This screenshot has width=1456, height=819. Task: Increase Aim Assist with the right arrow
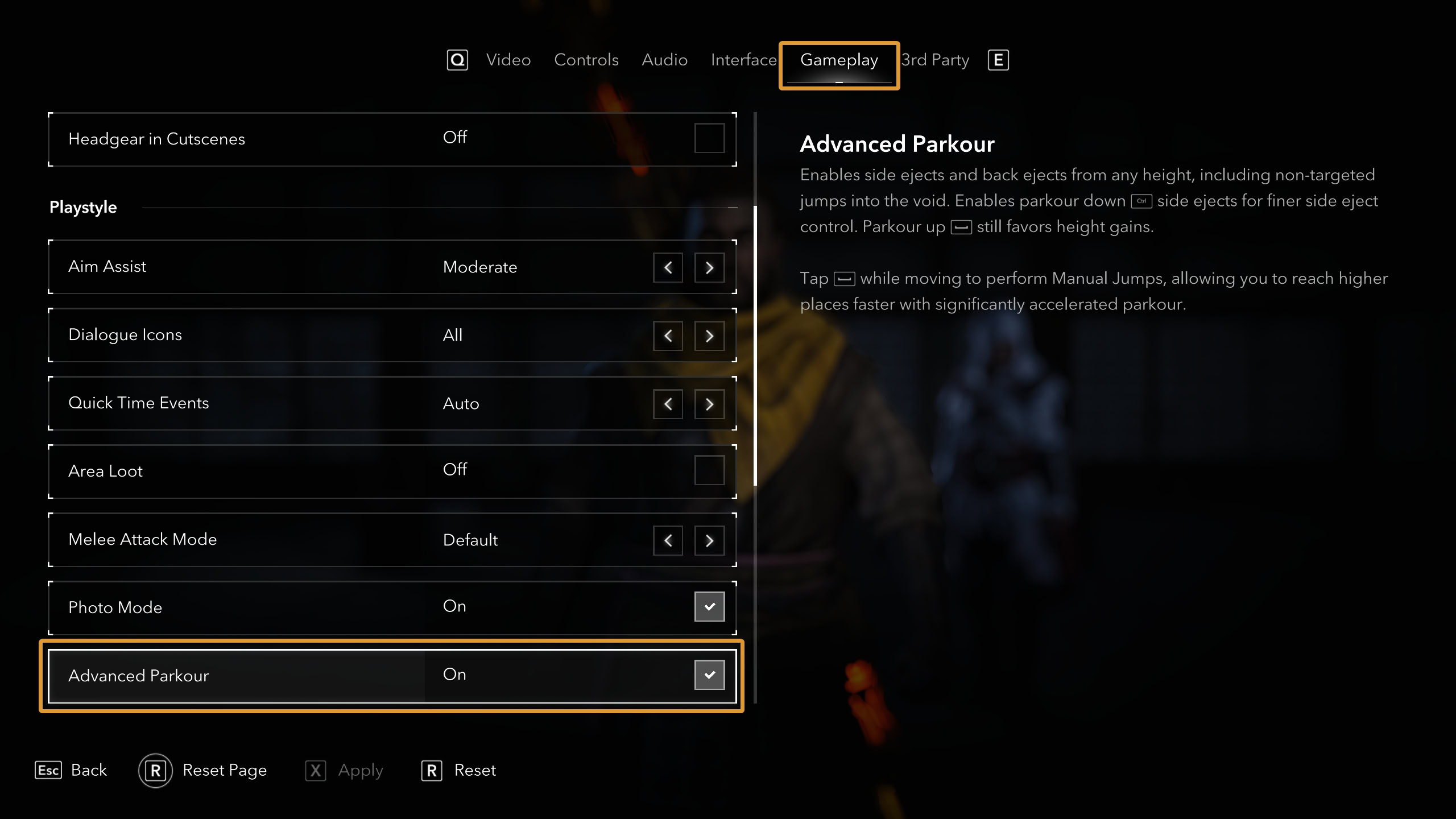point(709,267)
